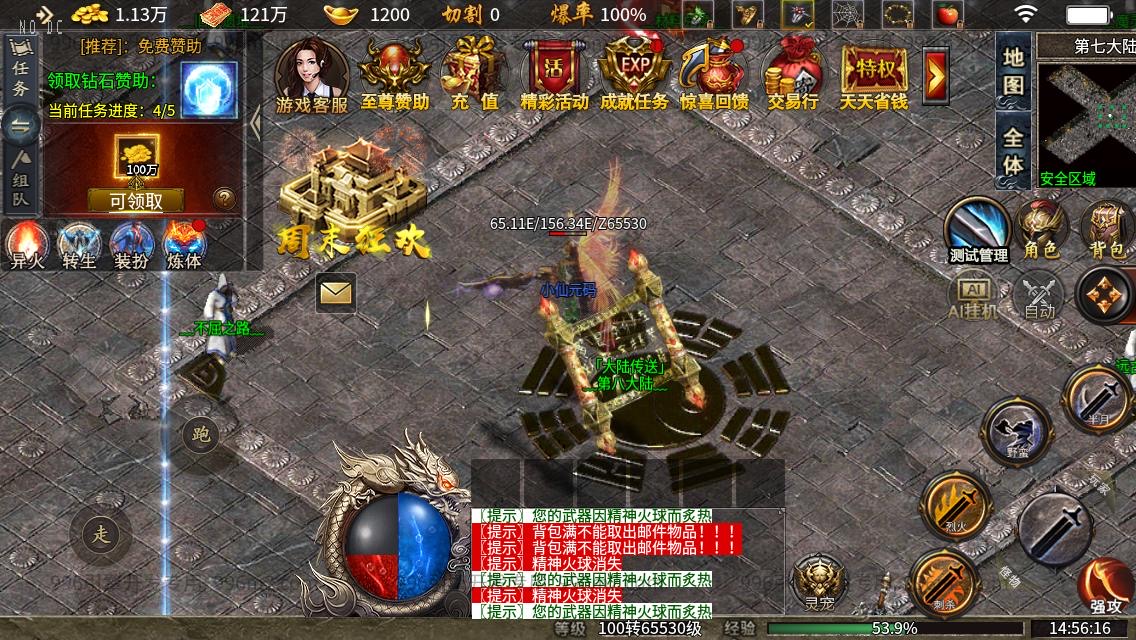Image resolution: width=1136 pixels, height=640 pixels.
Task: Expand the top menu with the arrow button
Action: pyautogui.click(x=936, y=74)
